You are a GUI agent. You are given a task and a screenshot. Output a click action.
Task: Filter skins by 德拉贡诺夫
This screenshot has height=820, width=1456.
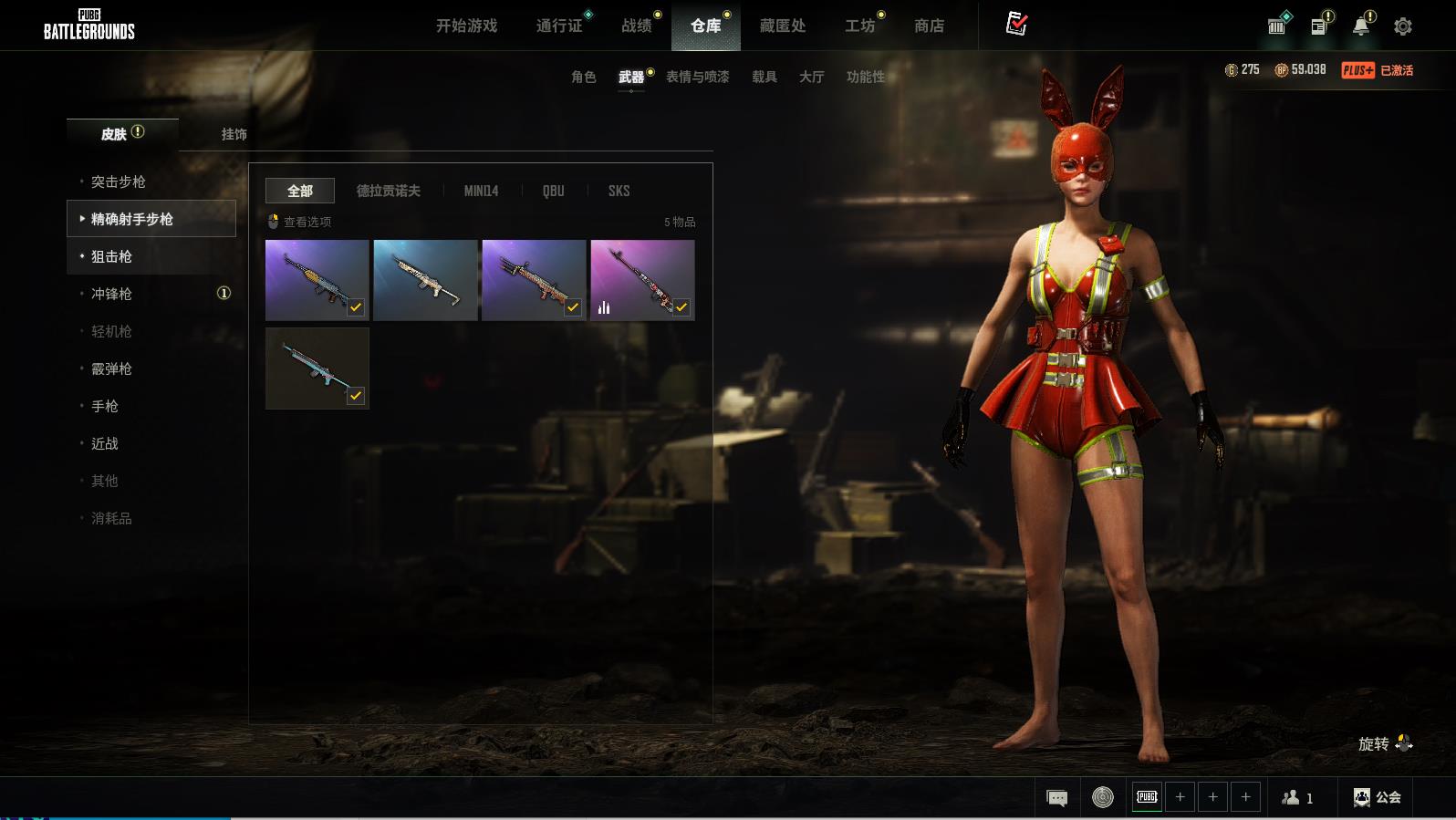pos(389,191)
